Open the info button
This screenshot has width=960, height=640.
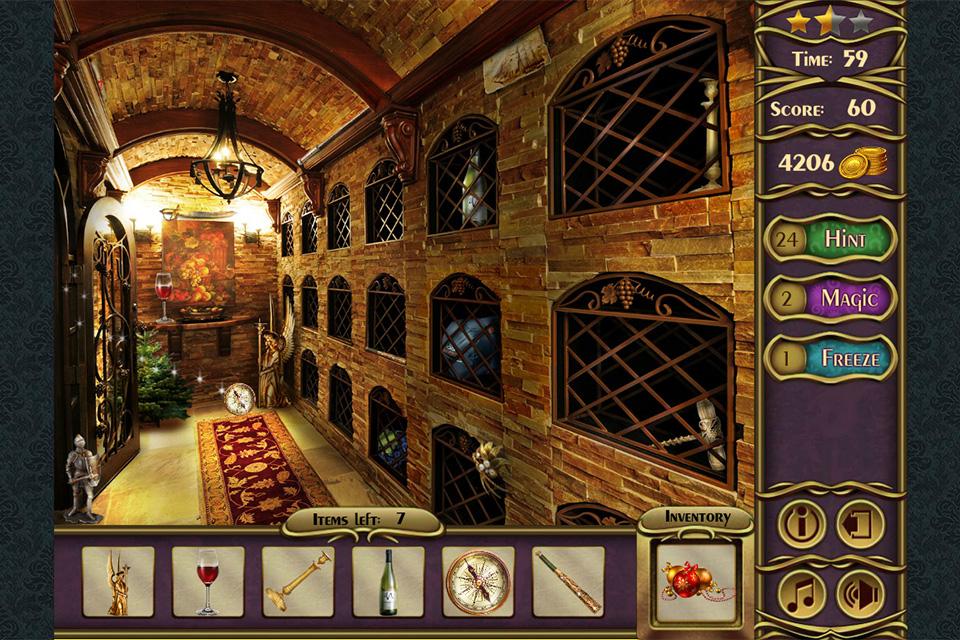(x=802, y=524)
